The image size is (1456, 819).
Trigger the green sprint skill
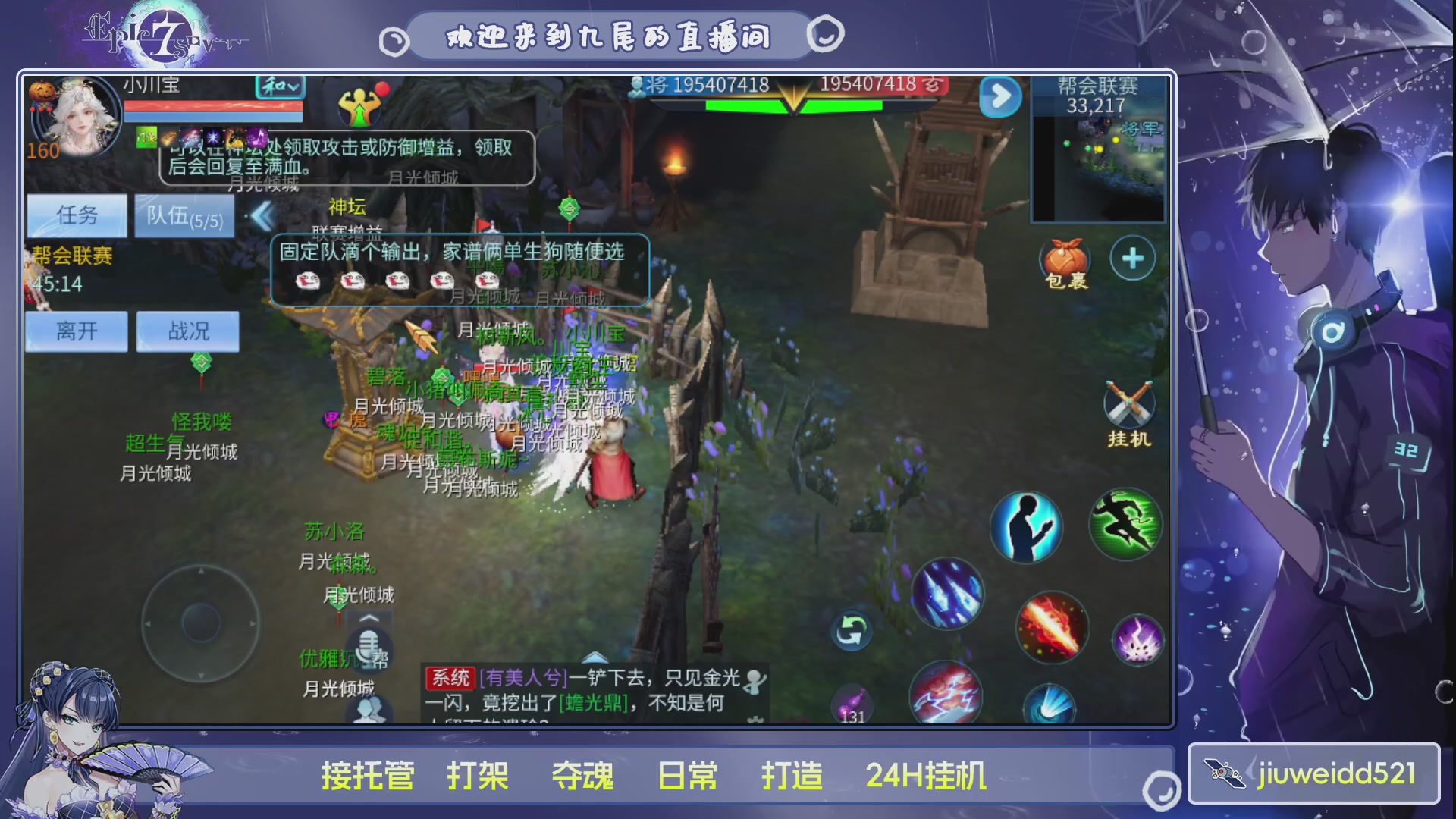tap(1125, 526)
